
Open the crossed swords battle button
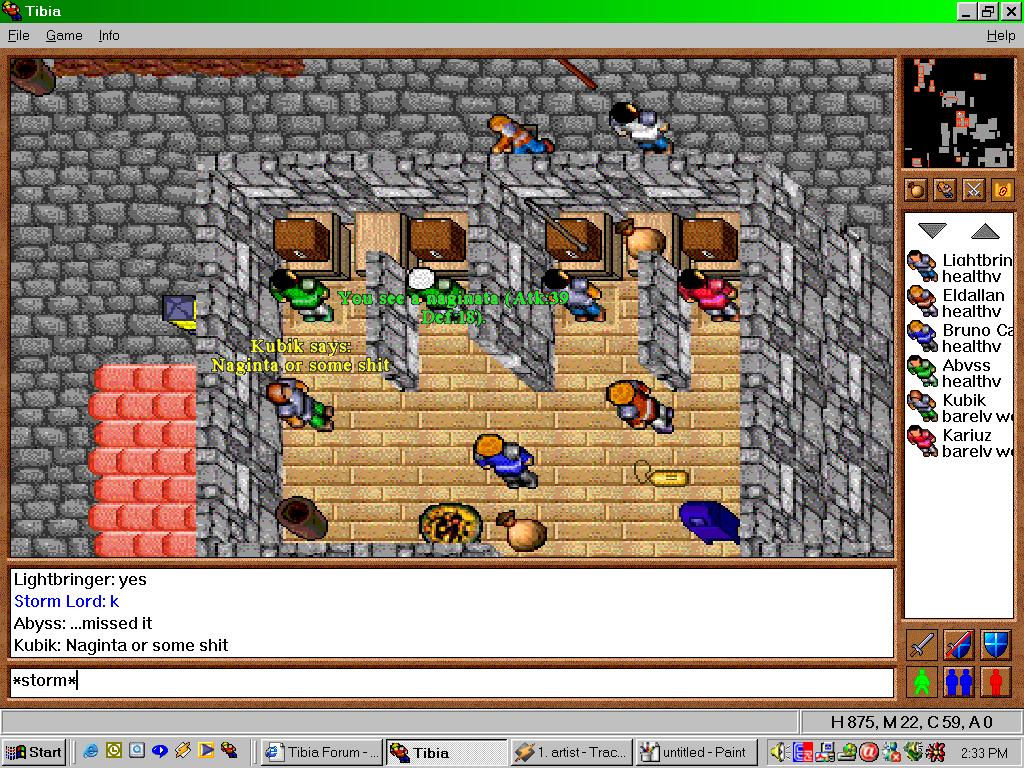coord(973,189)
